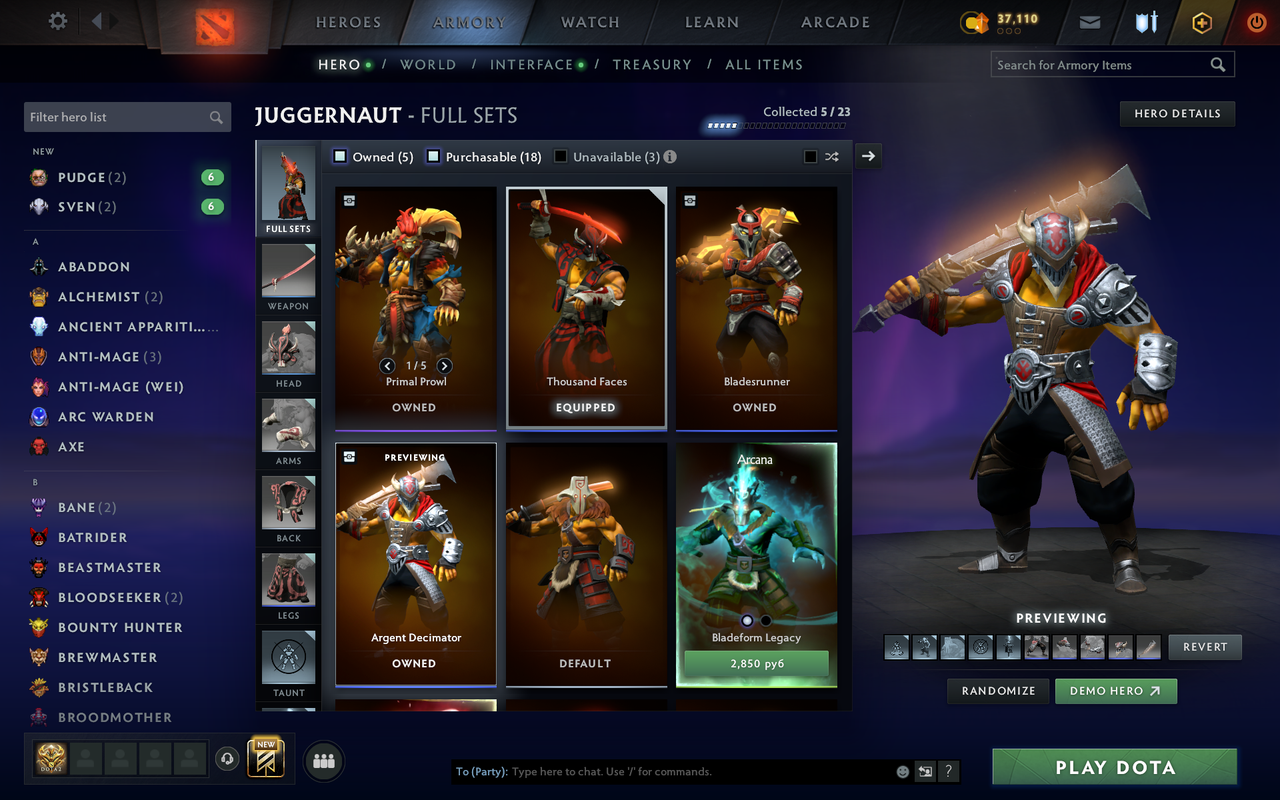
Task: Click the shield and sword Armory icon
Action: pyautogui.click(x=1145, y=21)
